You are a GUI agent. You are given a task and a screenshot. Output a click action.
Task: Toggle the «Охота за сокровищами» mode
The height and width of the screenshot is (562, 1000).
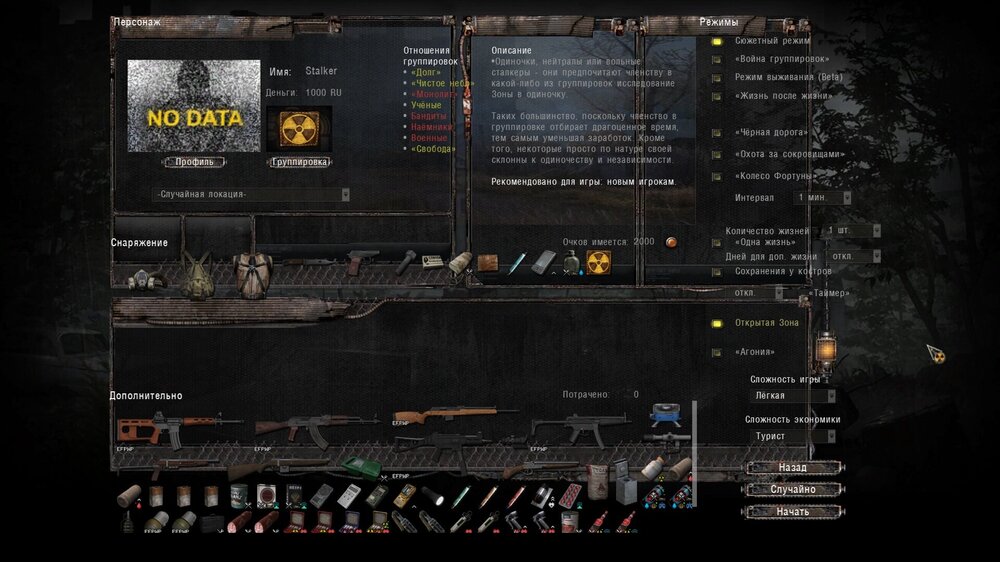click(717, 155)
